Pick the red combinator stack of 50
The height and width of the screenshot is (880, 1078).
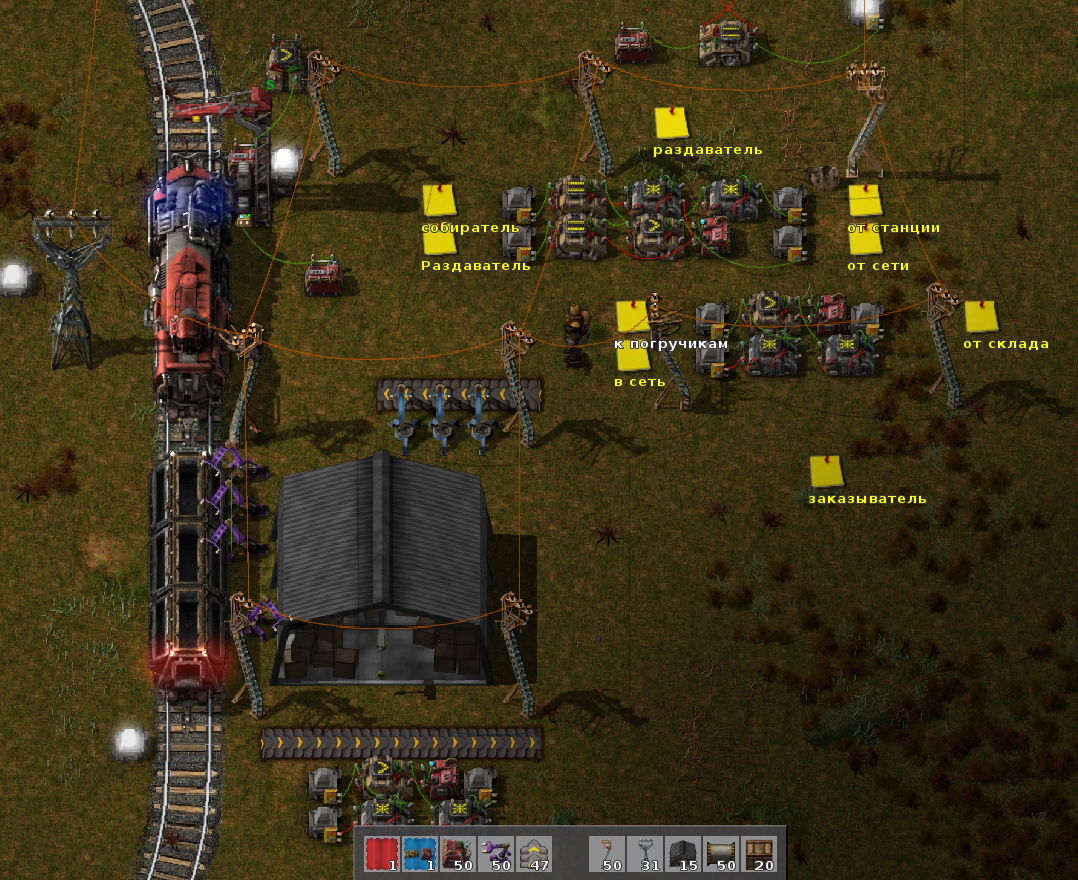coord(457,854)
